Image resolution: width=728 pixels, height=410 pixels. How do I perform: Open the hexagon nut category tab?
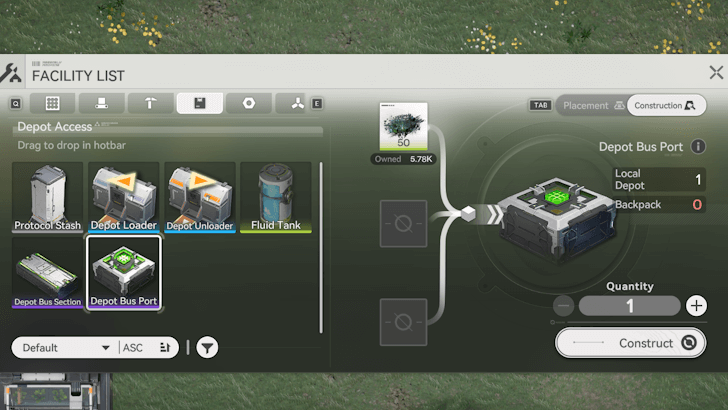tap(248, 103)
